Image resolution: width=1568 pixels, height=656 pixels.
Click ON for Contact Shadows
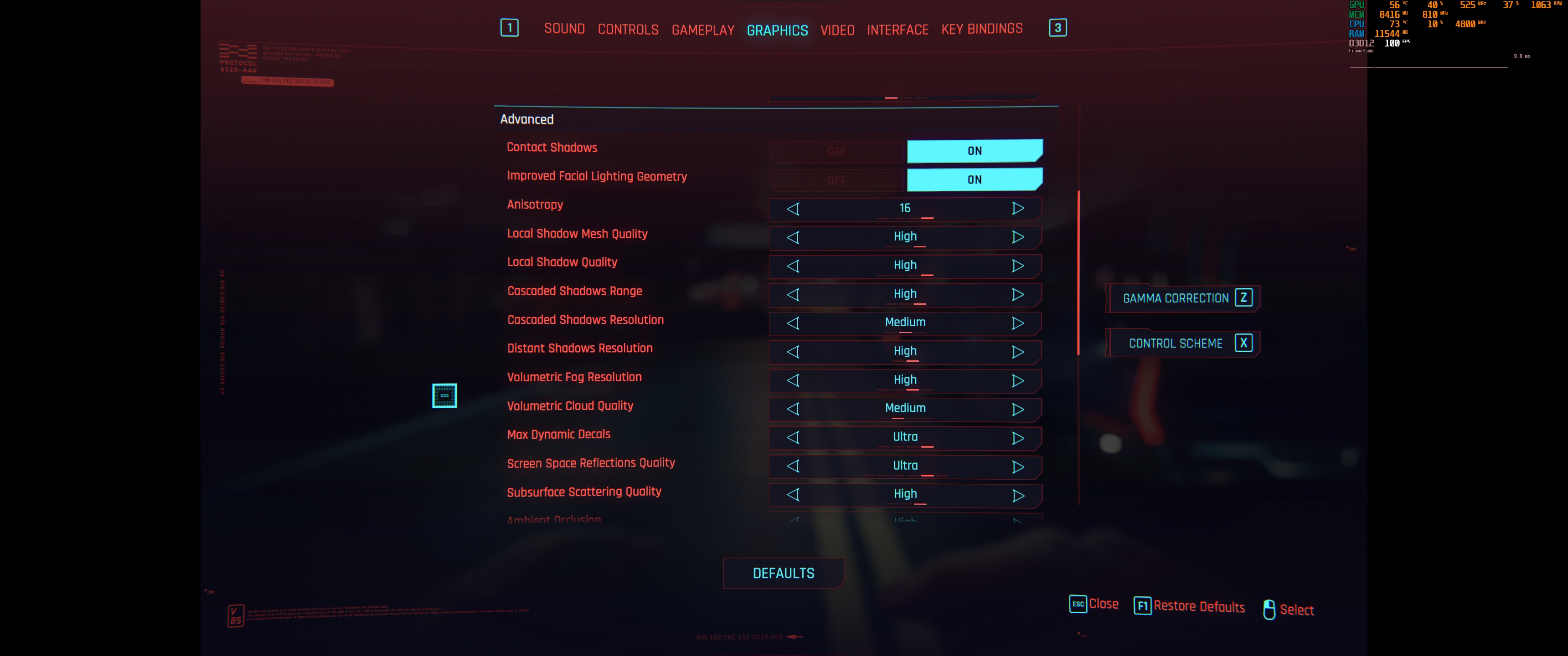click(x=974, y=150)
